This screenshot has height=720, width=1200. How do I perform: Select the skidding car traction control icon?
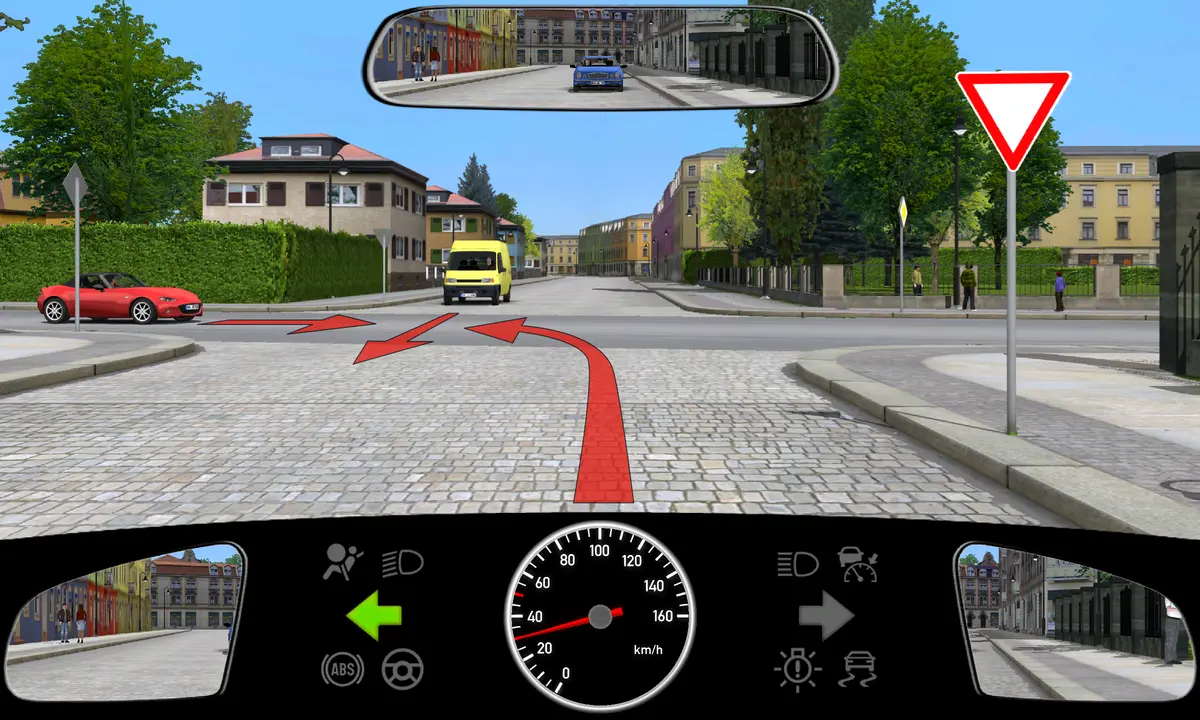[x=859, y=668]
